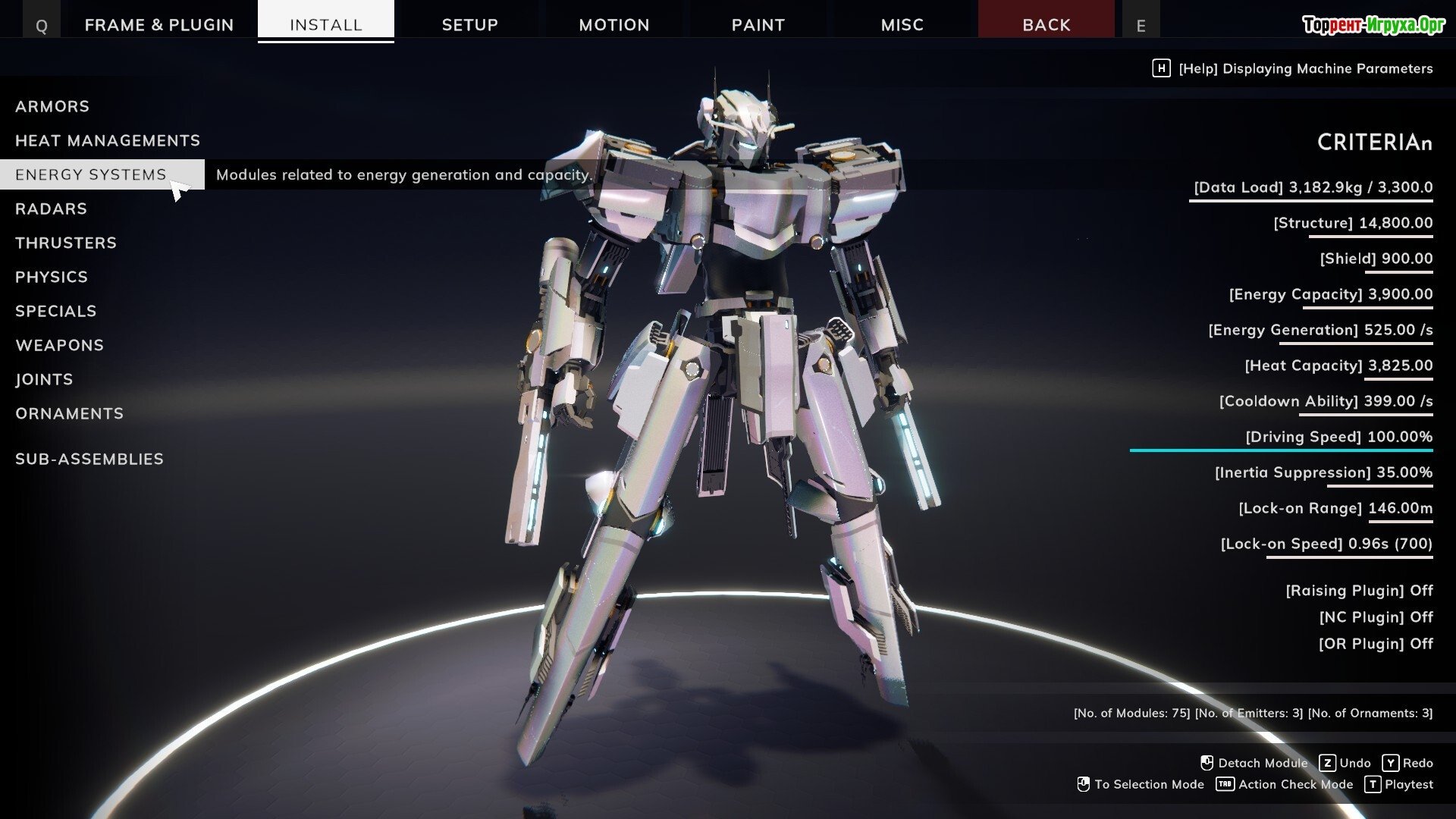Screen dimensions: 1456x819
Task: Go to the Motion tab
Action: point(613,24)
